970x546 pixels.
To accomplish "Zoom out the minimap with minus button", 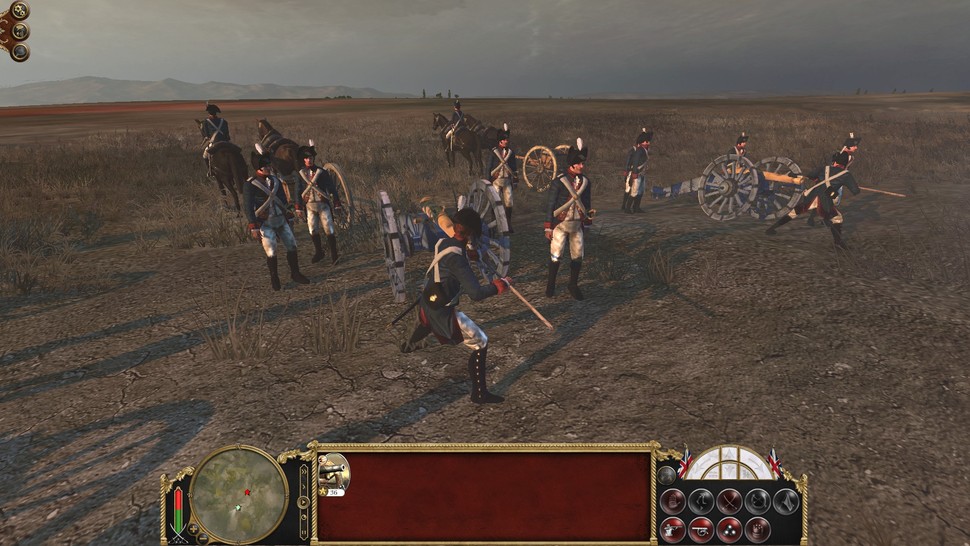I will coord(203,538).
